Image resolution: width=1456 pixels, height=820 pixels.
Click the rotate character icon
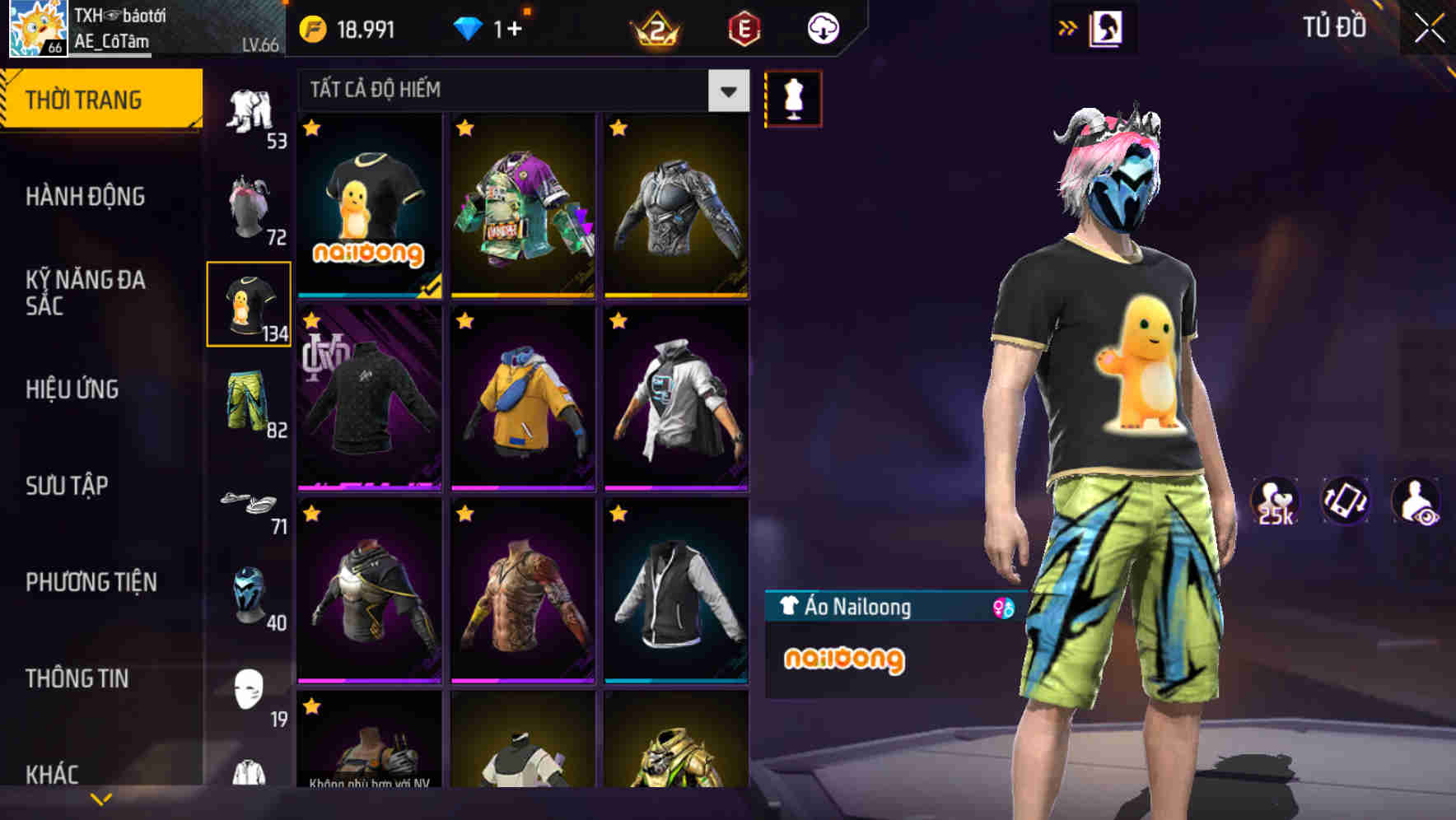click(x=1344, y=501)
